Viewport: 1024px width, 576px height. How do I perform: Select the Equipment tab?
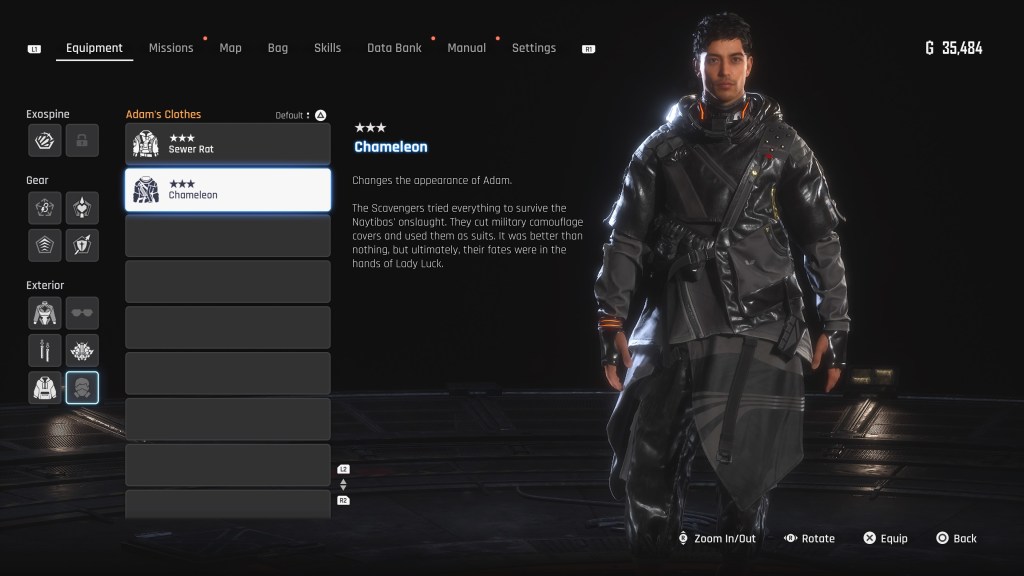[94, 48]
